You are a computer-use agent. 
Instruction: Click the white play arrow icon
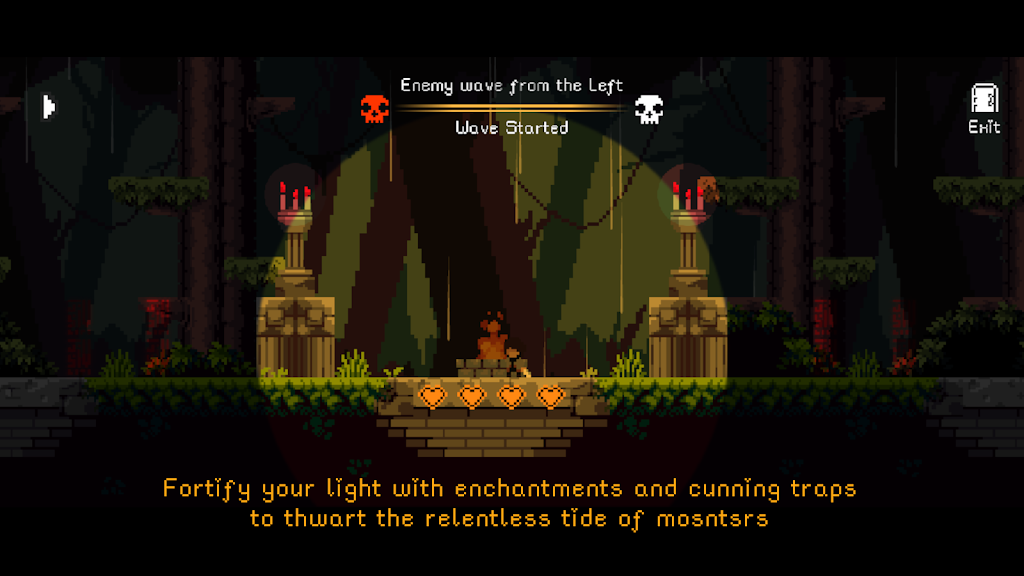tap(48, 106)
